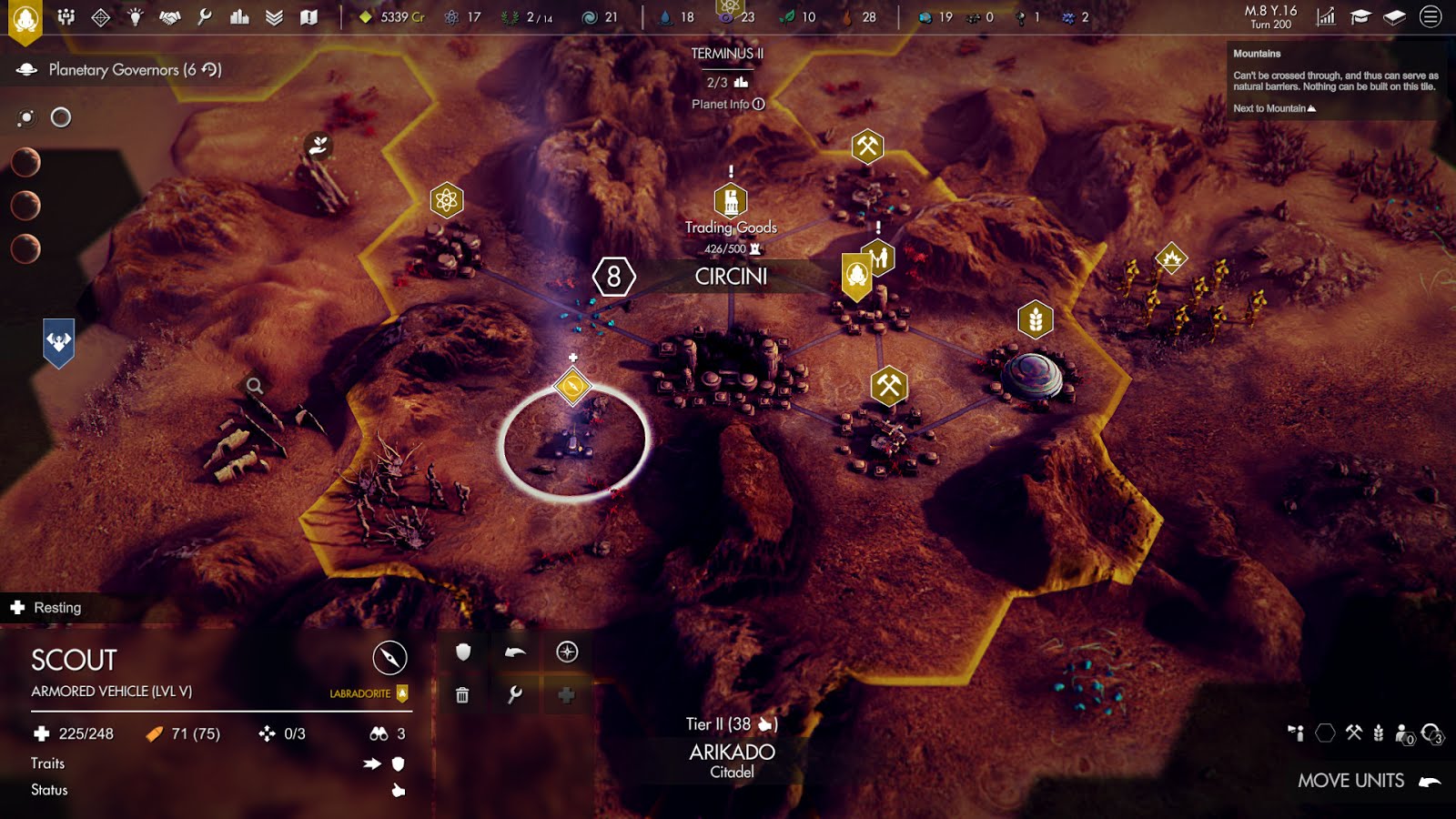Click the trash can disband unit icon
The image size is (1456, 819).
click(462, 695)
